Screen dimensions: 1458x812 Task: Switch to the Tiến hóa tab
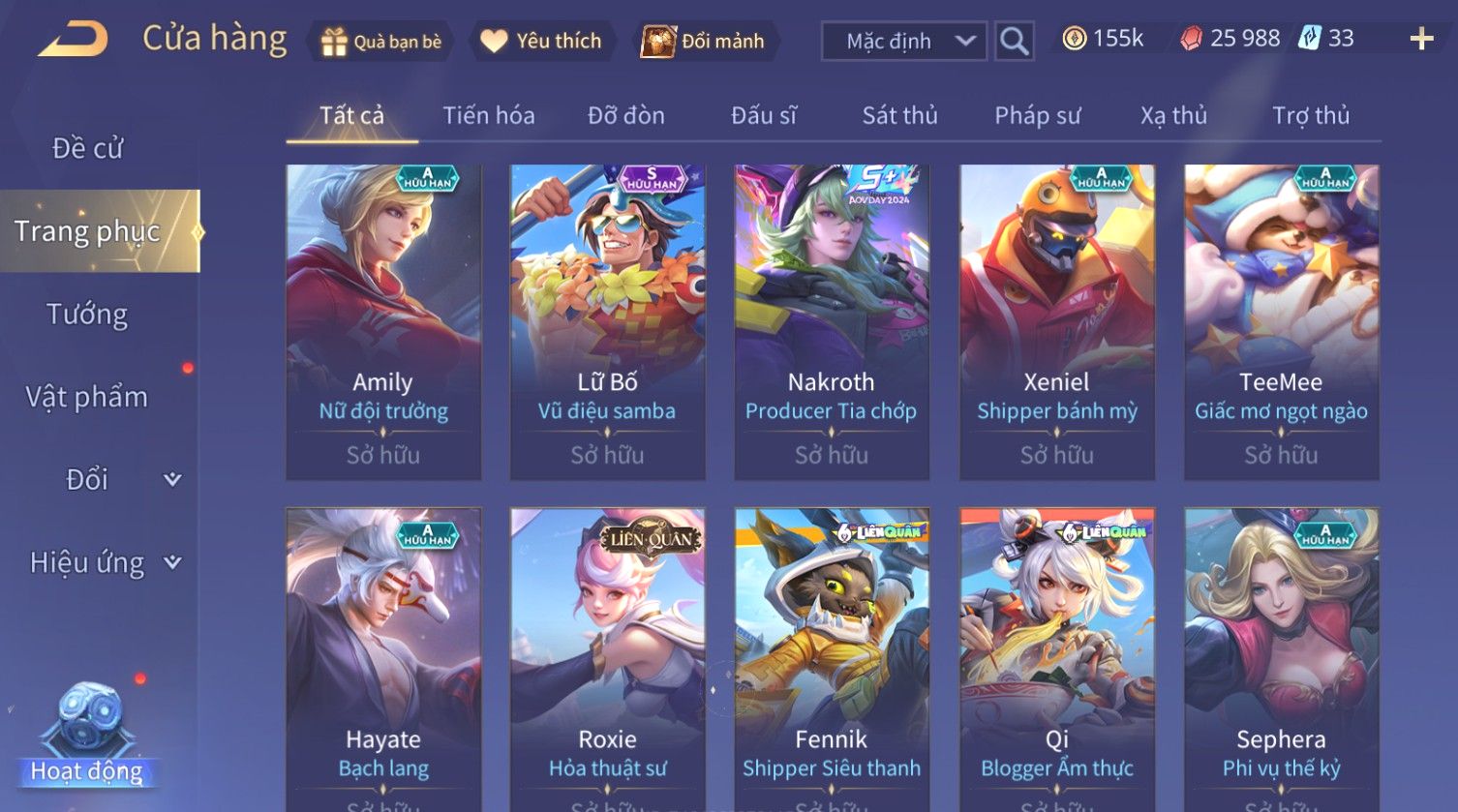tap(488, 116)
